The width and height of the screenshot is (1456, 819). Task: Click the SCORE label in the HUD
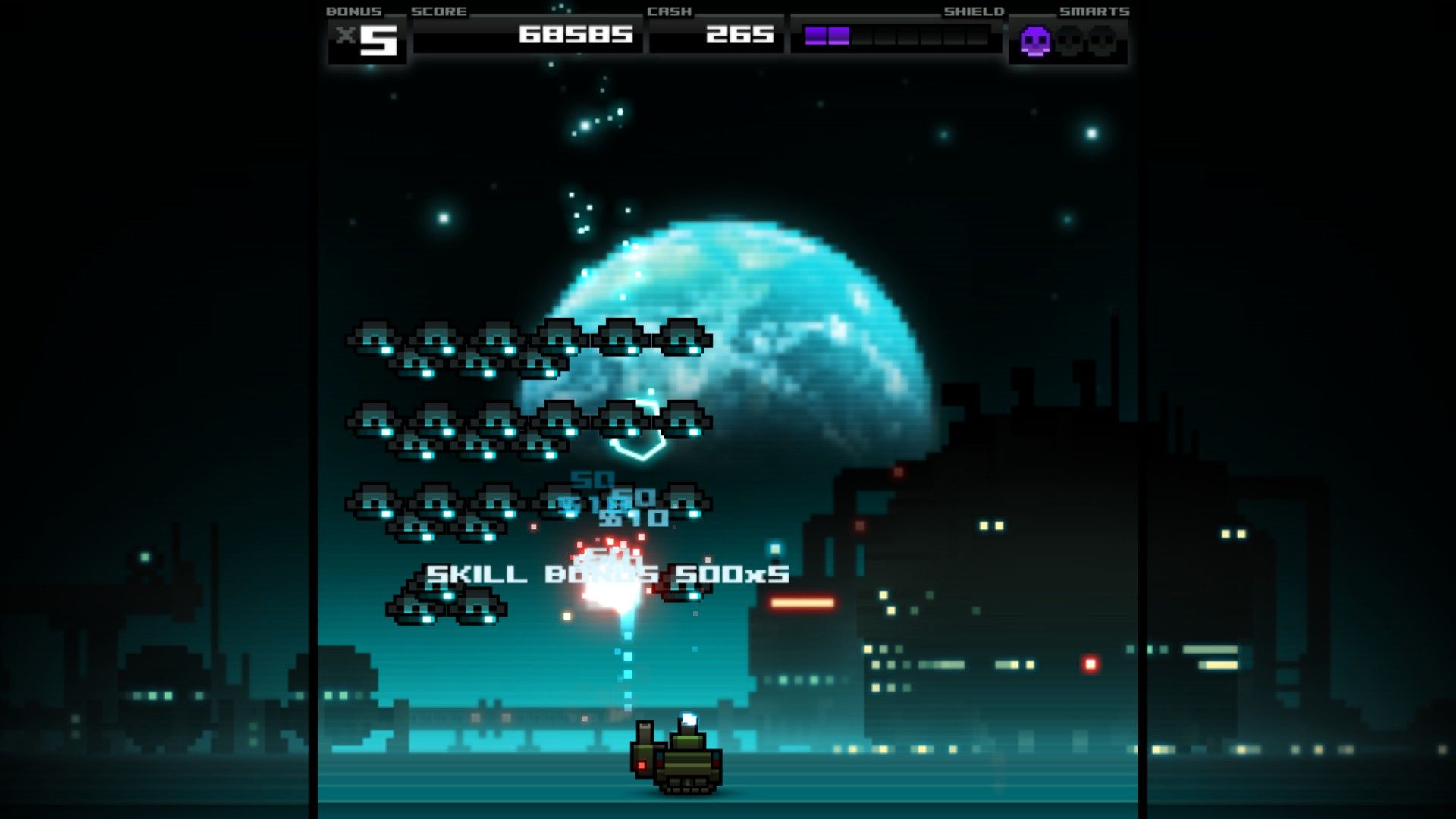coord(438,11)
